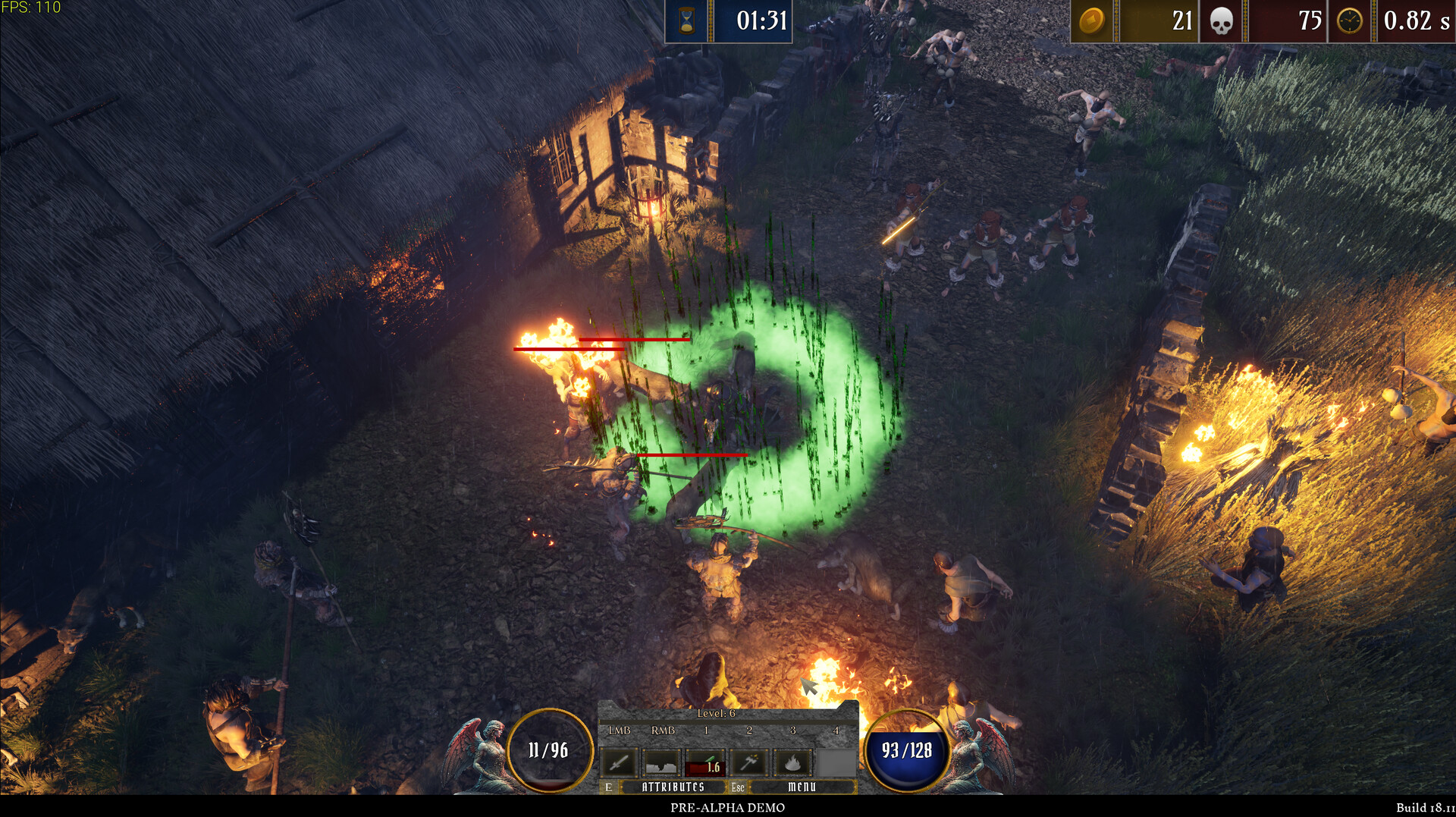Viewport: 1456px width, 817px height.
Task: Open the game Menu button
Action: [802, 787]
